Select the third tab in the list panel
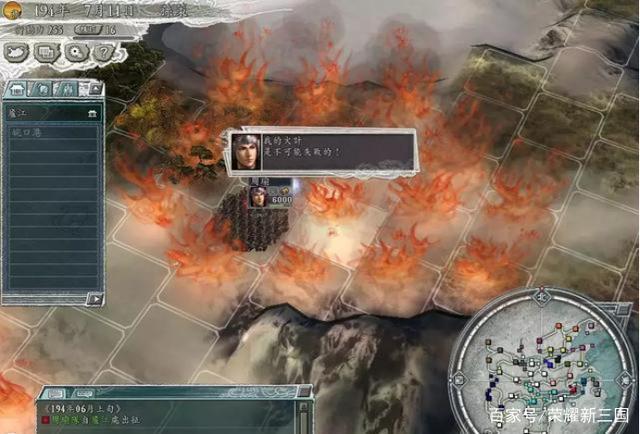 (x=62, y=89)
